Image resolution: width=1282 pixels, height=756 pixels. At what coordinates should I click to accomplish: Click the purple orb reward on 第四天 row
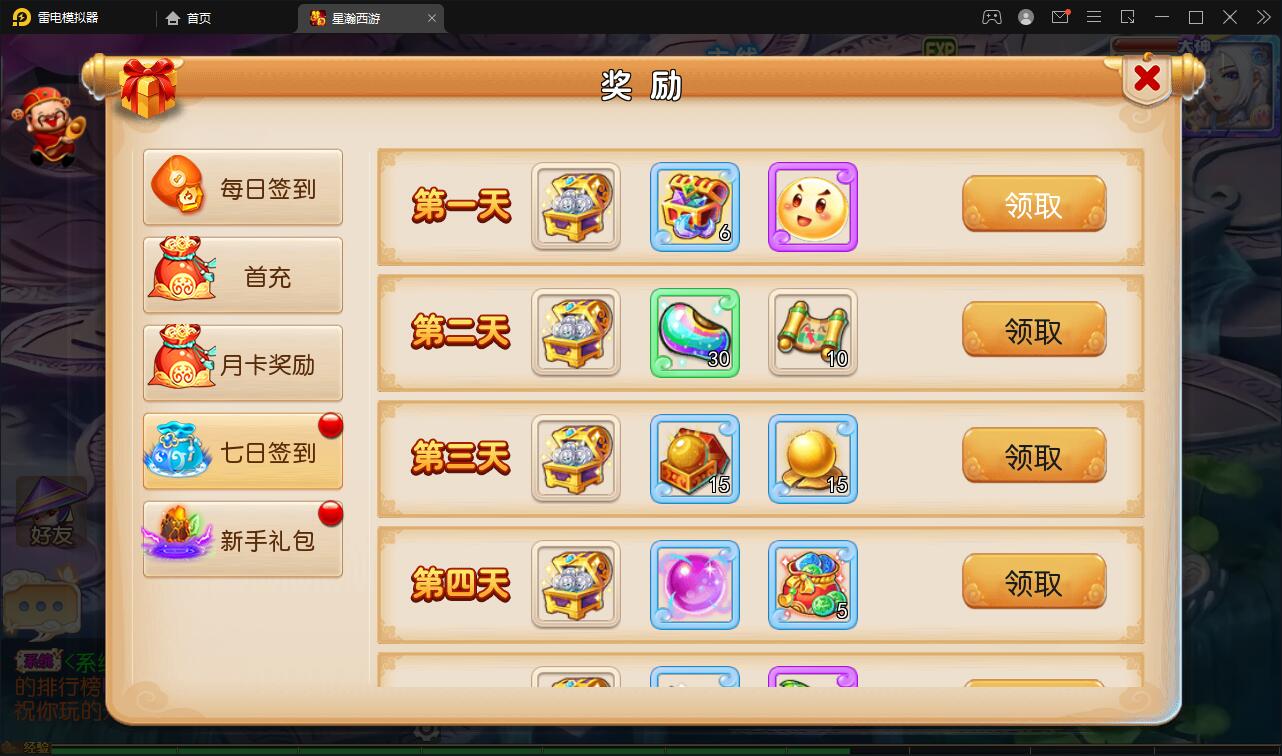695,583
